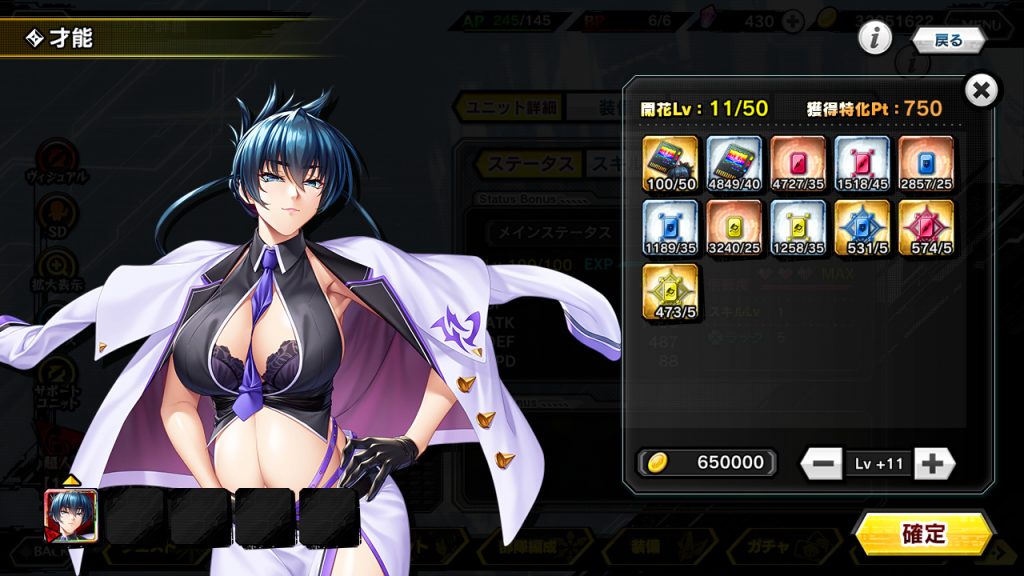Choose the blue crystal item 531/5
Viewport: 1024px width, 576px height.
(x=862, y=228)
